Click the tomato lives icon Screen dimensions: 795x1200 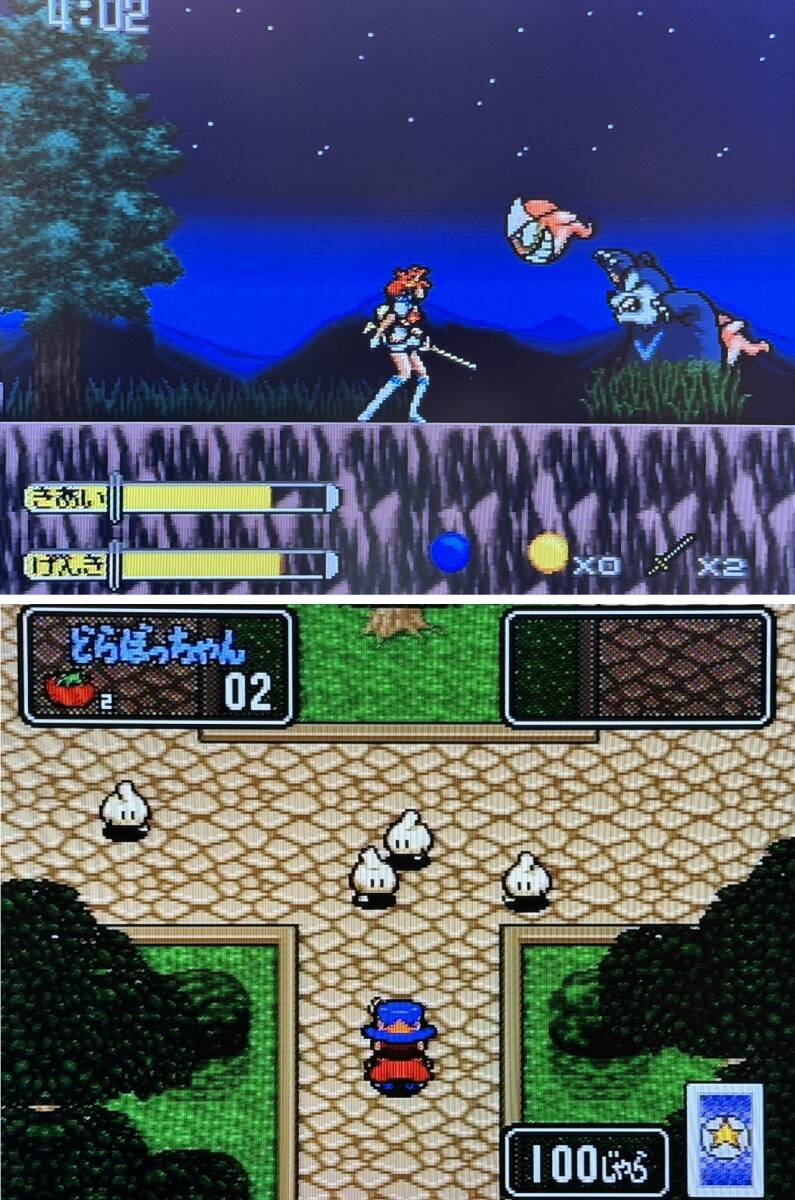point(70,687)
